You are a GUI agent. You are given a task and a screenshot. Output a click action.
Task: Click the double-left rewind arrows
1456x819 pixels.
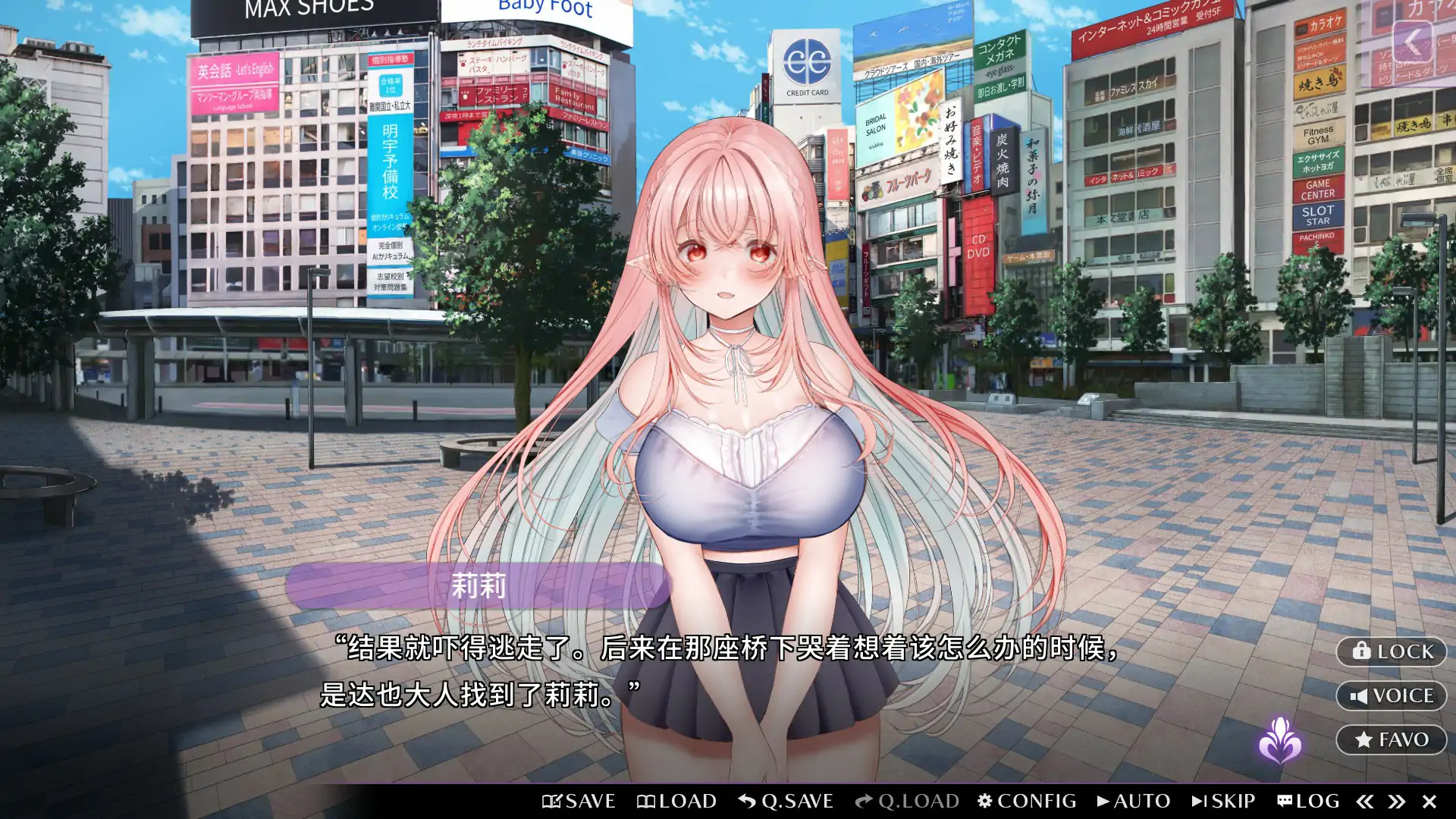(1365, 801)
